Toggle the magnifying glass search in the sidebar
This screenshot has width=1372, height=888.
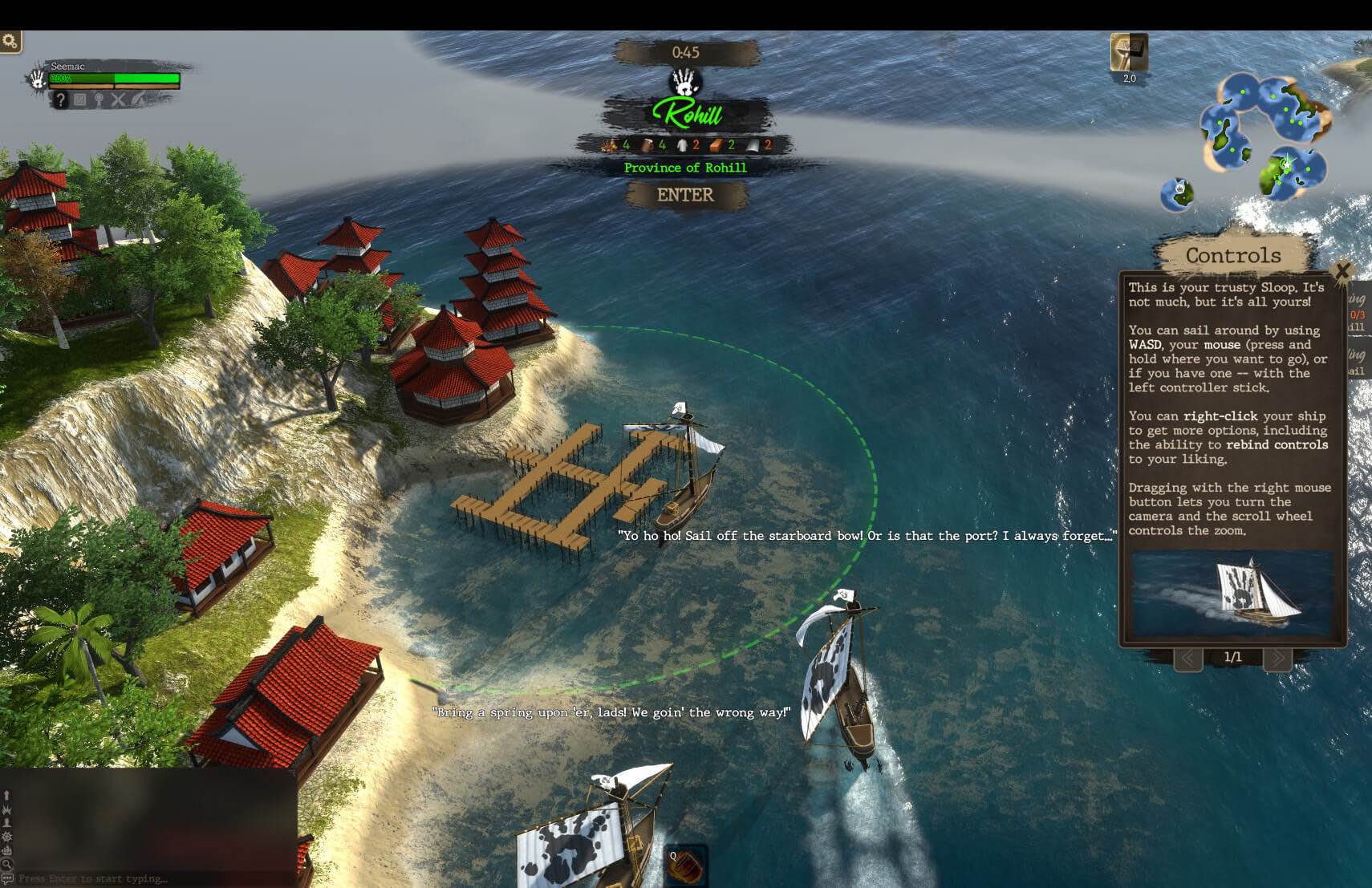(8, 863)
